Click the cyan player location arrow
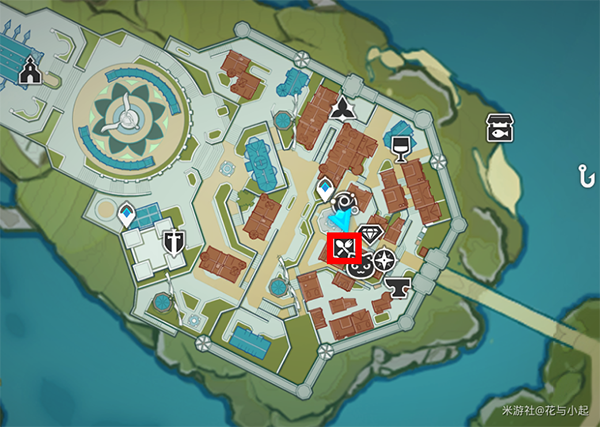 [342, 220]
